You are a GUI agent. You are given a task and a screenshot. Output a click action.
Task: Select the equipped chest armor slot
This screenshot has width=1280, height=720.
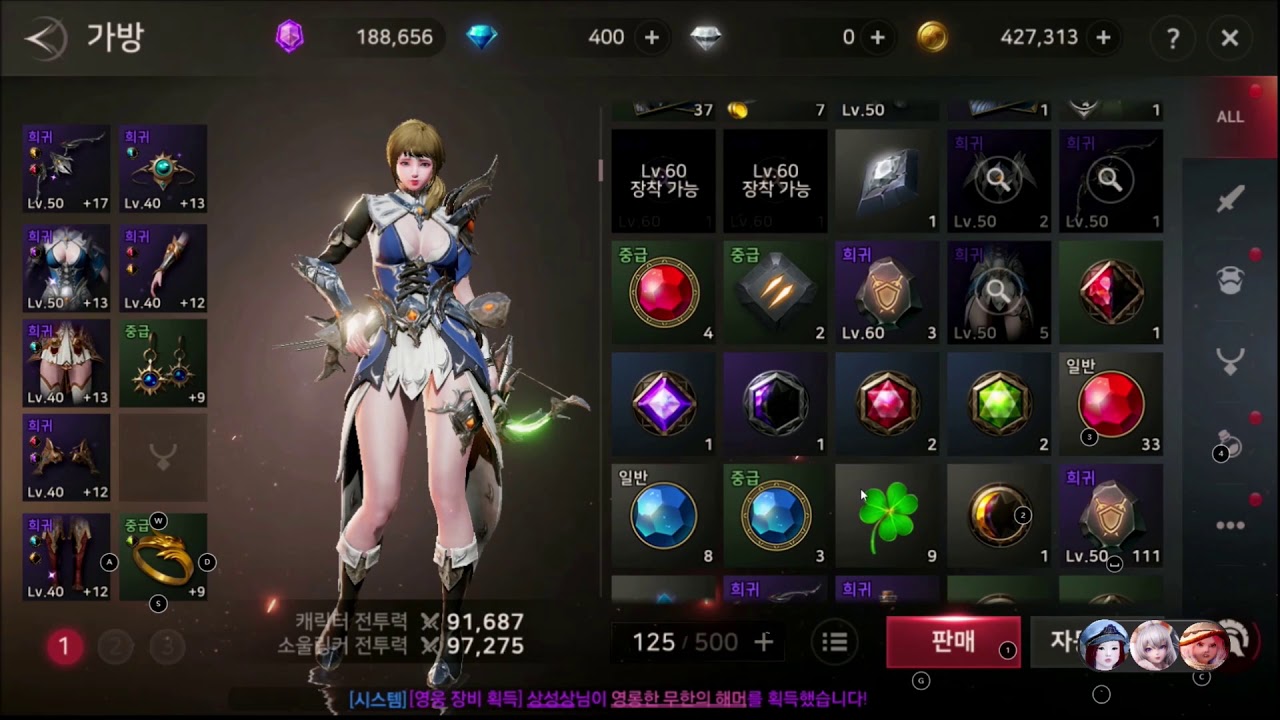pyautogui.click(x=66, y=267)
